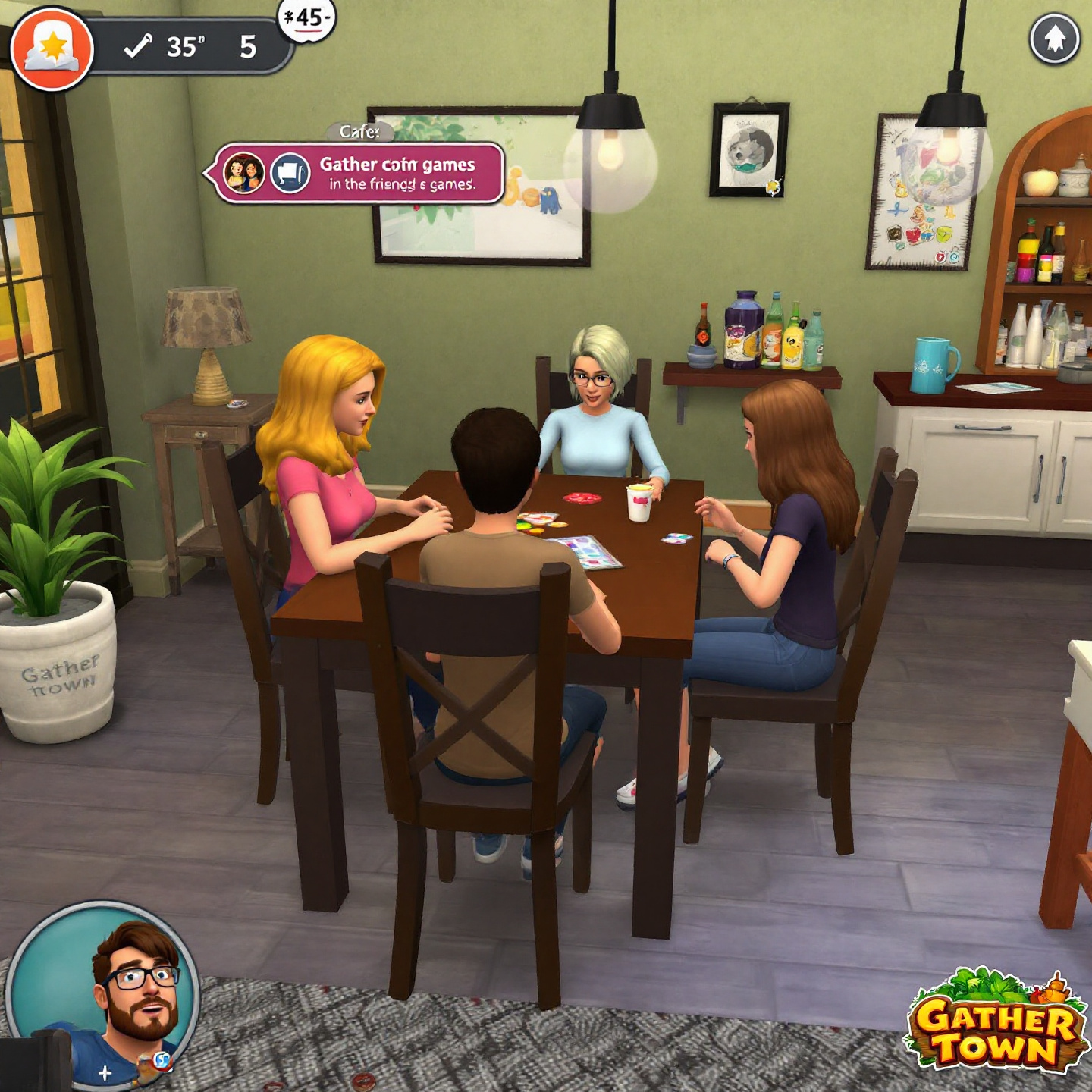This screenshot has width=1092, height=1092.
Task: Click the friends portrait icon in quest banner
Action: pyautogui.click(x=243, y=173)
